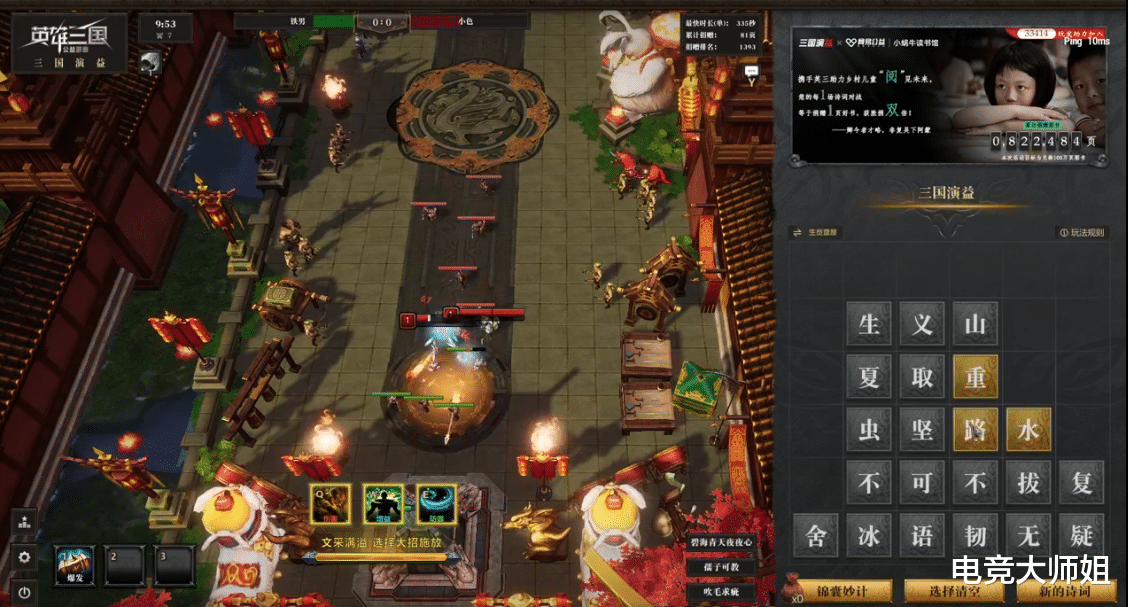Screen dimensions: 1128x607
Task: Click the power exit icon
Action: (x=24, y=592)
